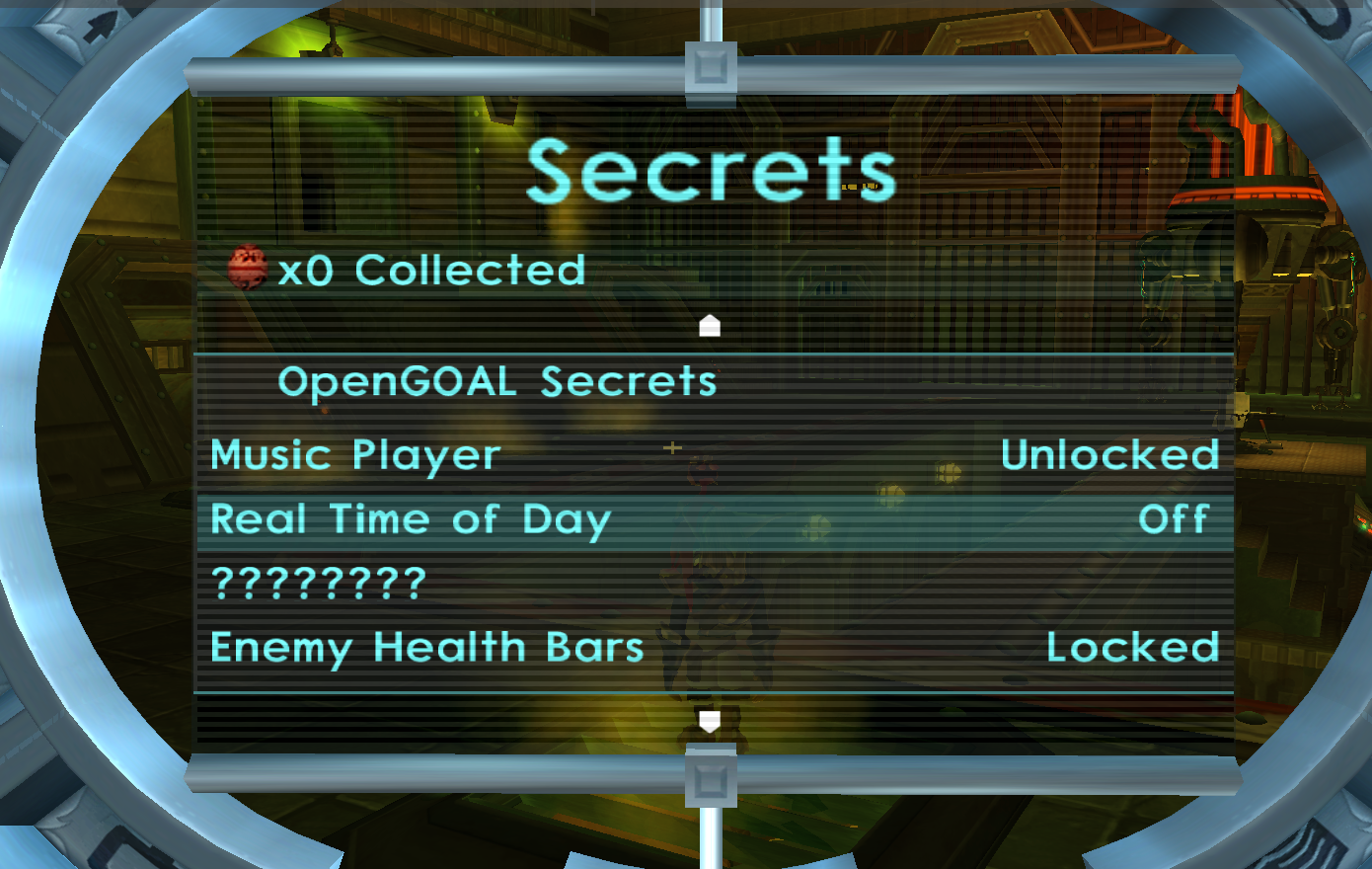Click the Off status of Real Time of Day
This screenshot has width=1372, height=869.
[1176, 518]
